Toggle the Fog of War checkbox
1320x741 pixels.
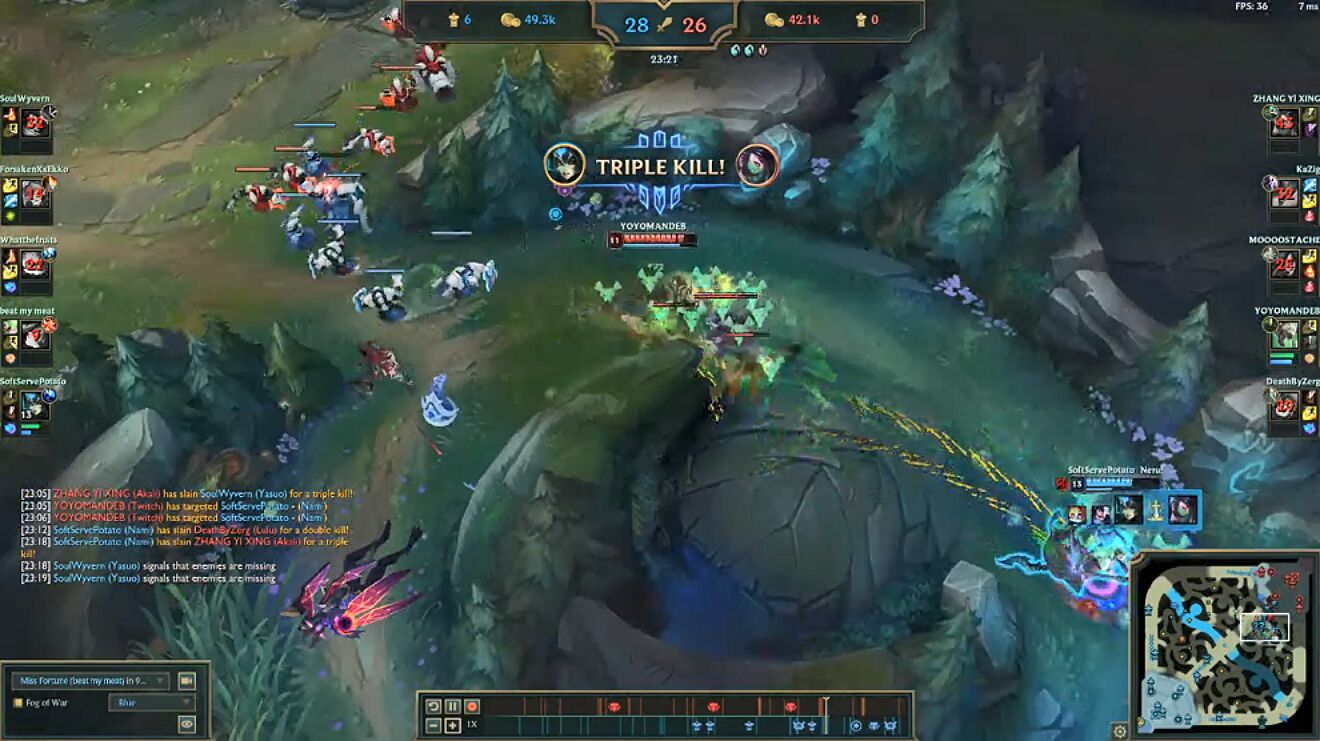tap(18, 702)
